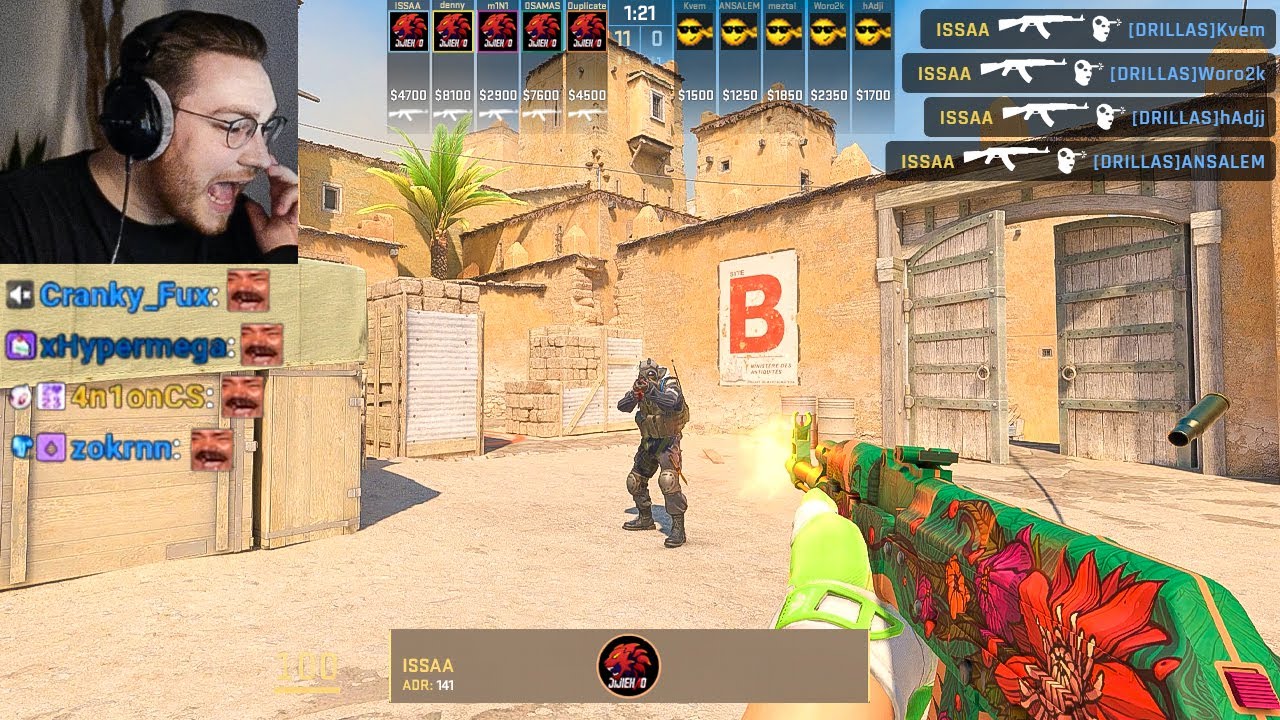Select zokrnn's chat message
Image resolution: width=1280 pixels, height=720 pixels.
(122, 449)
